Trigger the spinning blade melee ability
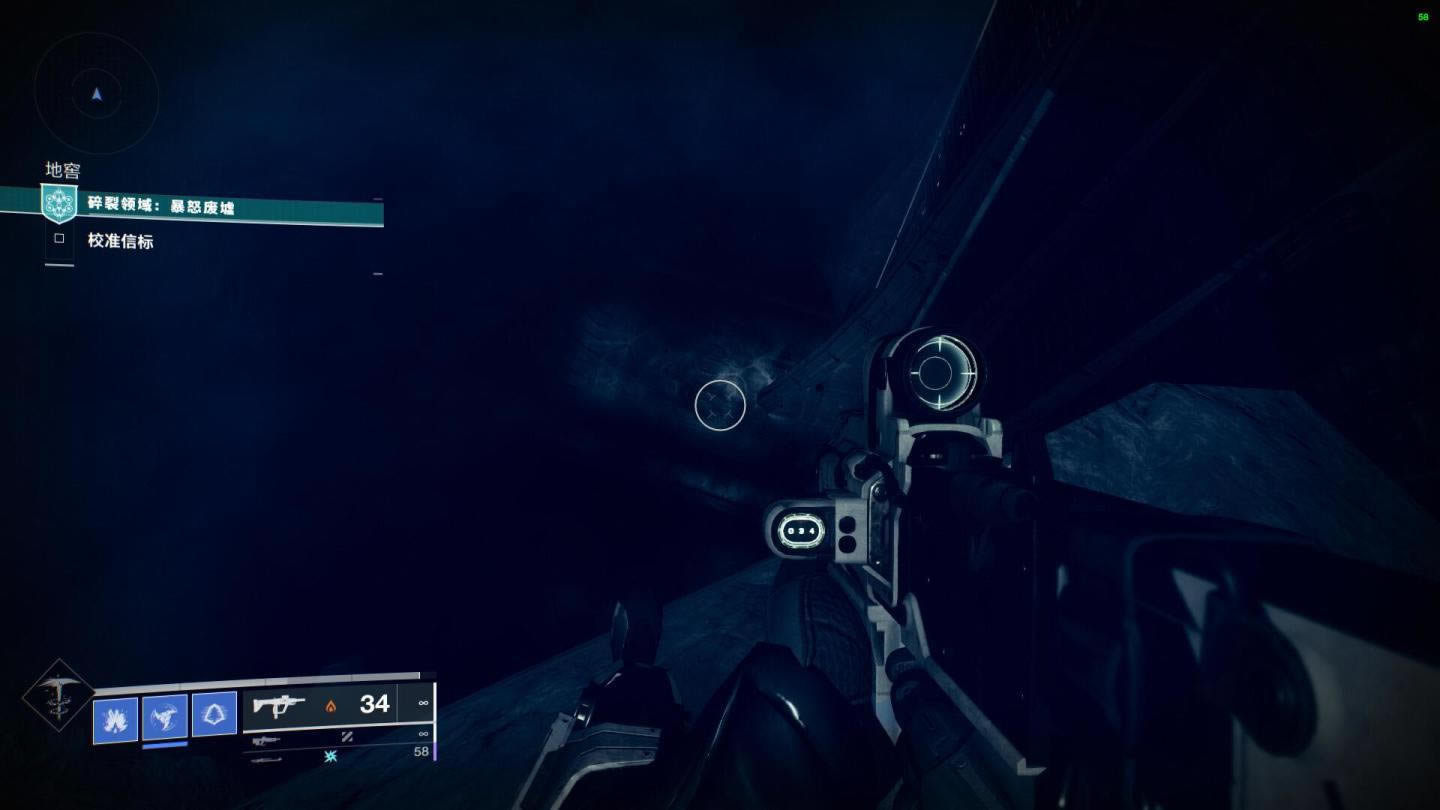1440x810 pixels. click(164, 717)
